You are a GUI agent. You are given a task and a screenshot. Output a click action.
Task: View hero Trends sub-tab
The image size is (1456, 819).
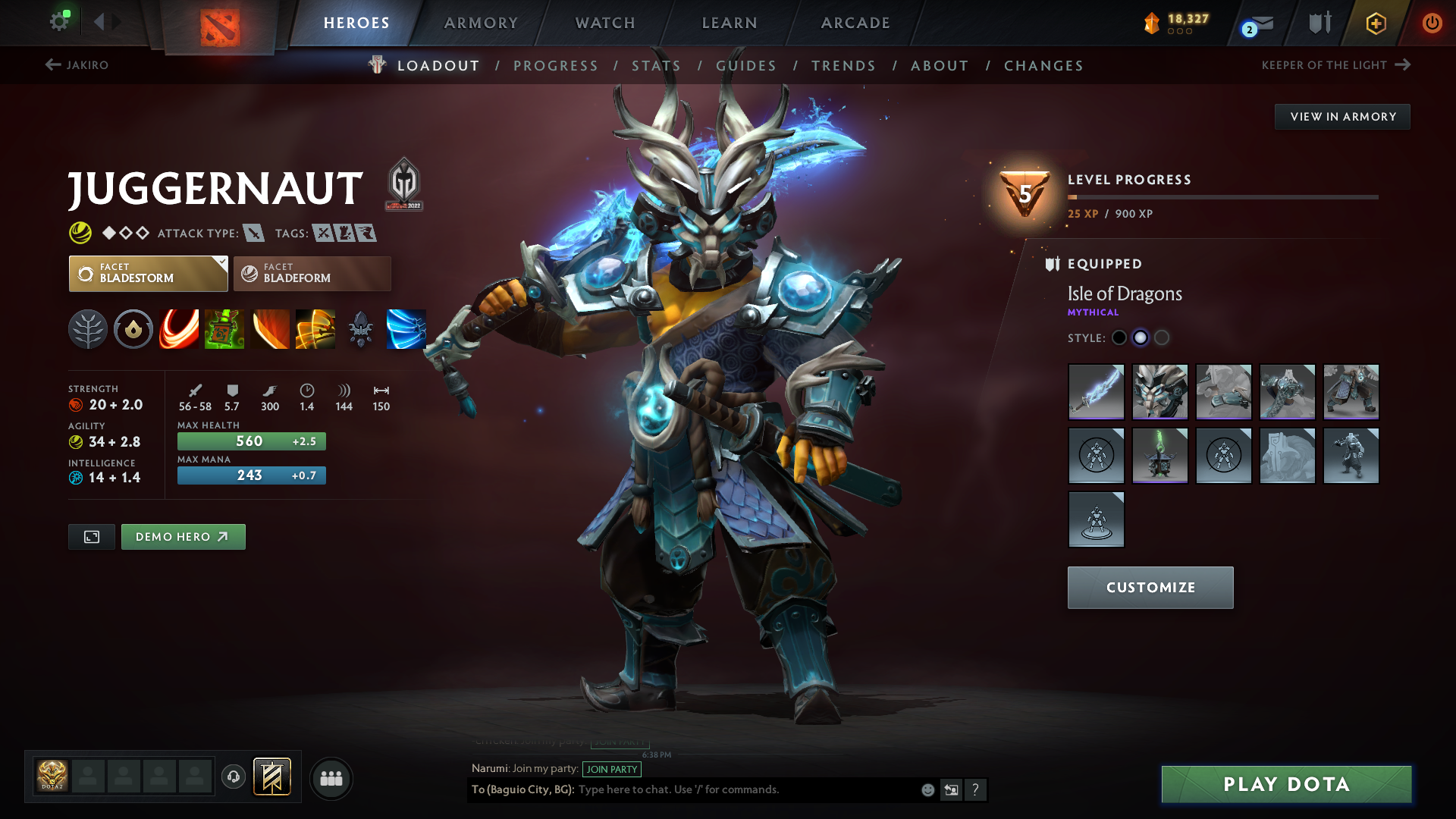point(843,66)
